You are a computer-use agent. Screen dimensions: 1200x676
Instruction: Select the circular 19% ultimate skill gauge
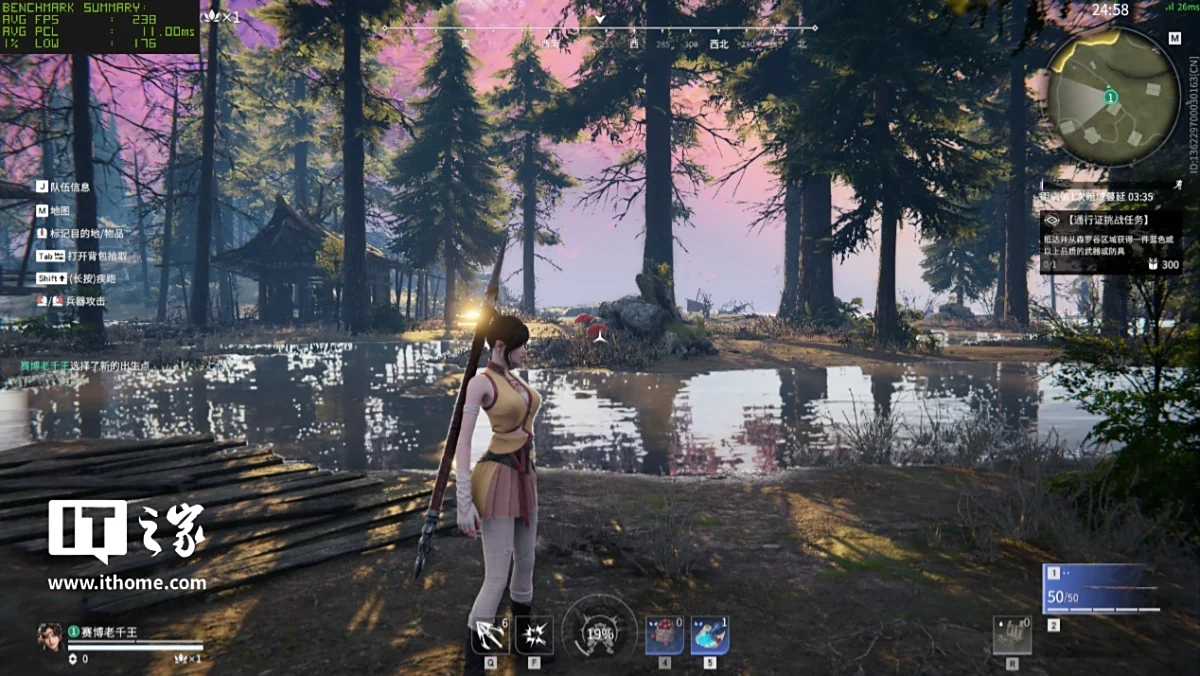600,632
